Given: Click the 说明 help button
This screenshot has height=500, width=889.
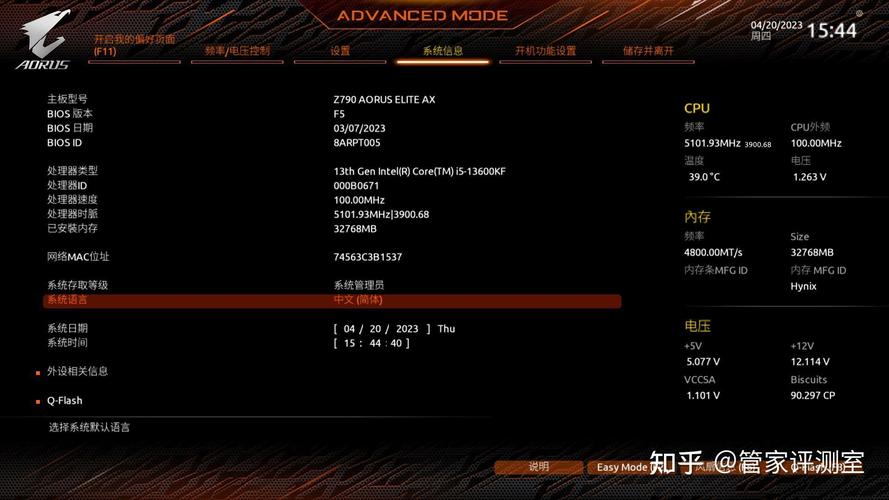Looking at the screenshot, I should point(539,467).
